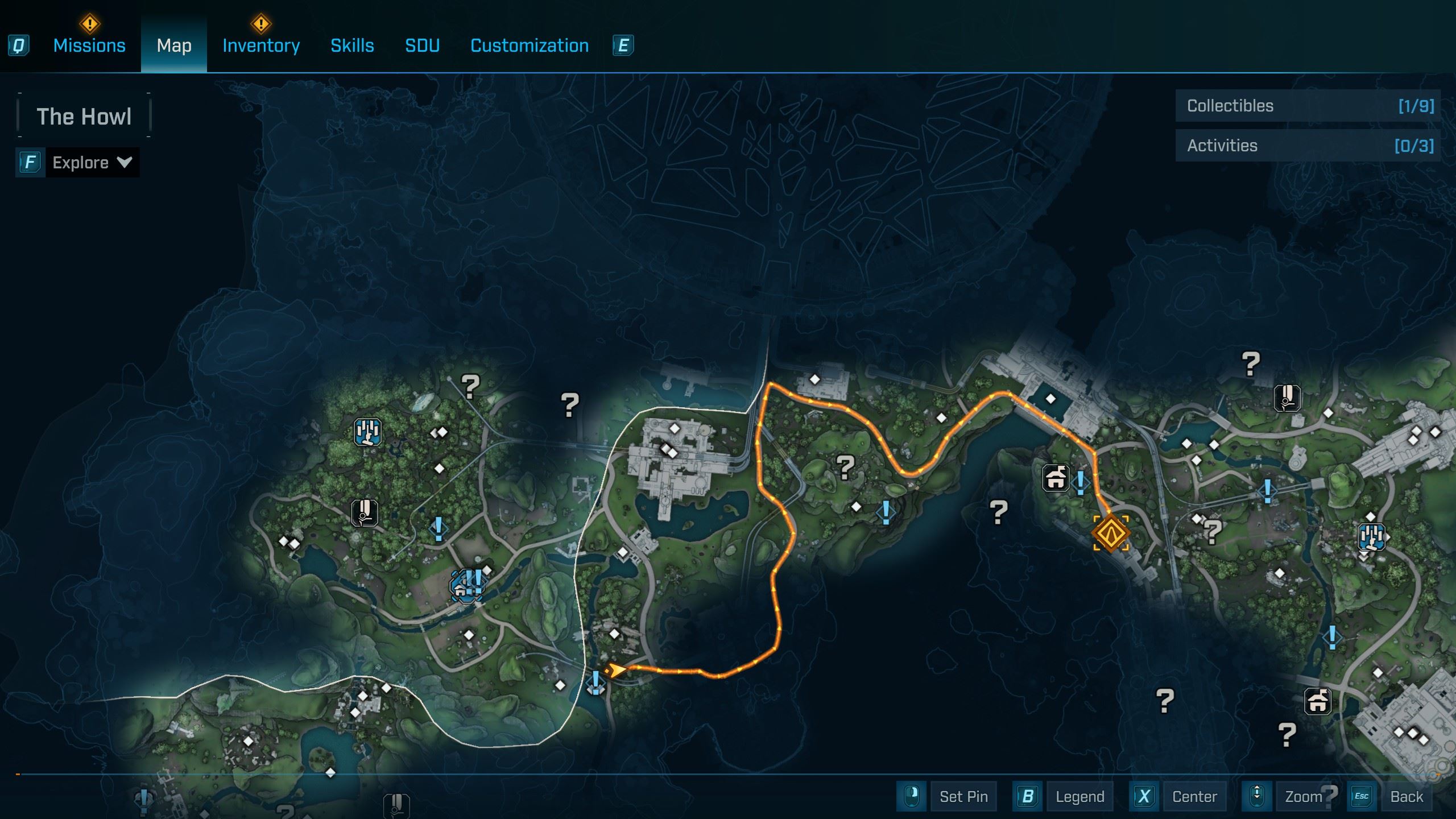Open the Inventory tab
Viewport: 1456px width, 819px height.
(x=261, y=45)
